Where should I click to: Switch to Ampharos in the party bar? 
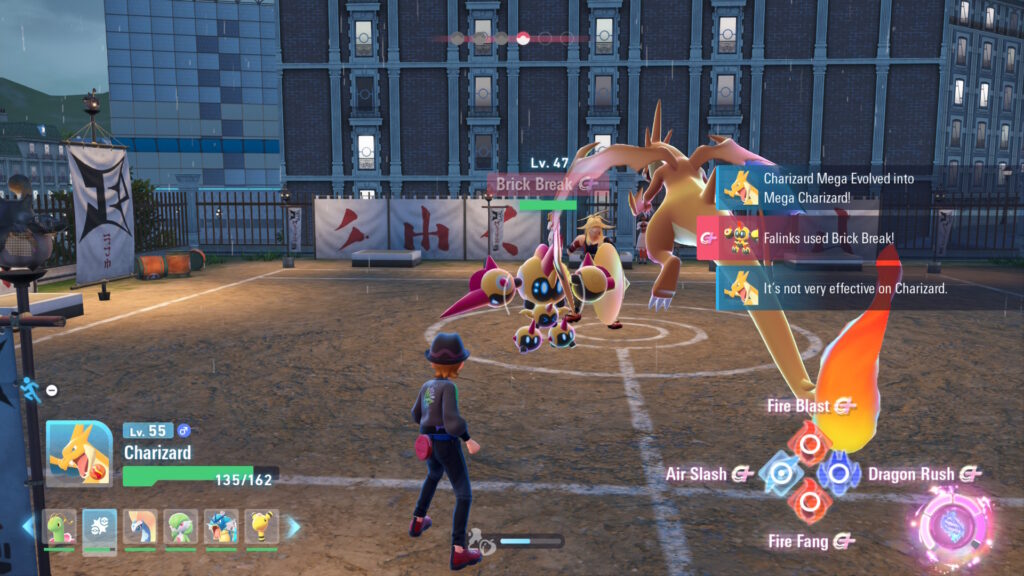coord(261,527)
